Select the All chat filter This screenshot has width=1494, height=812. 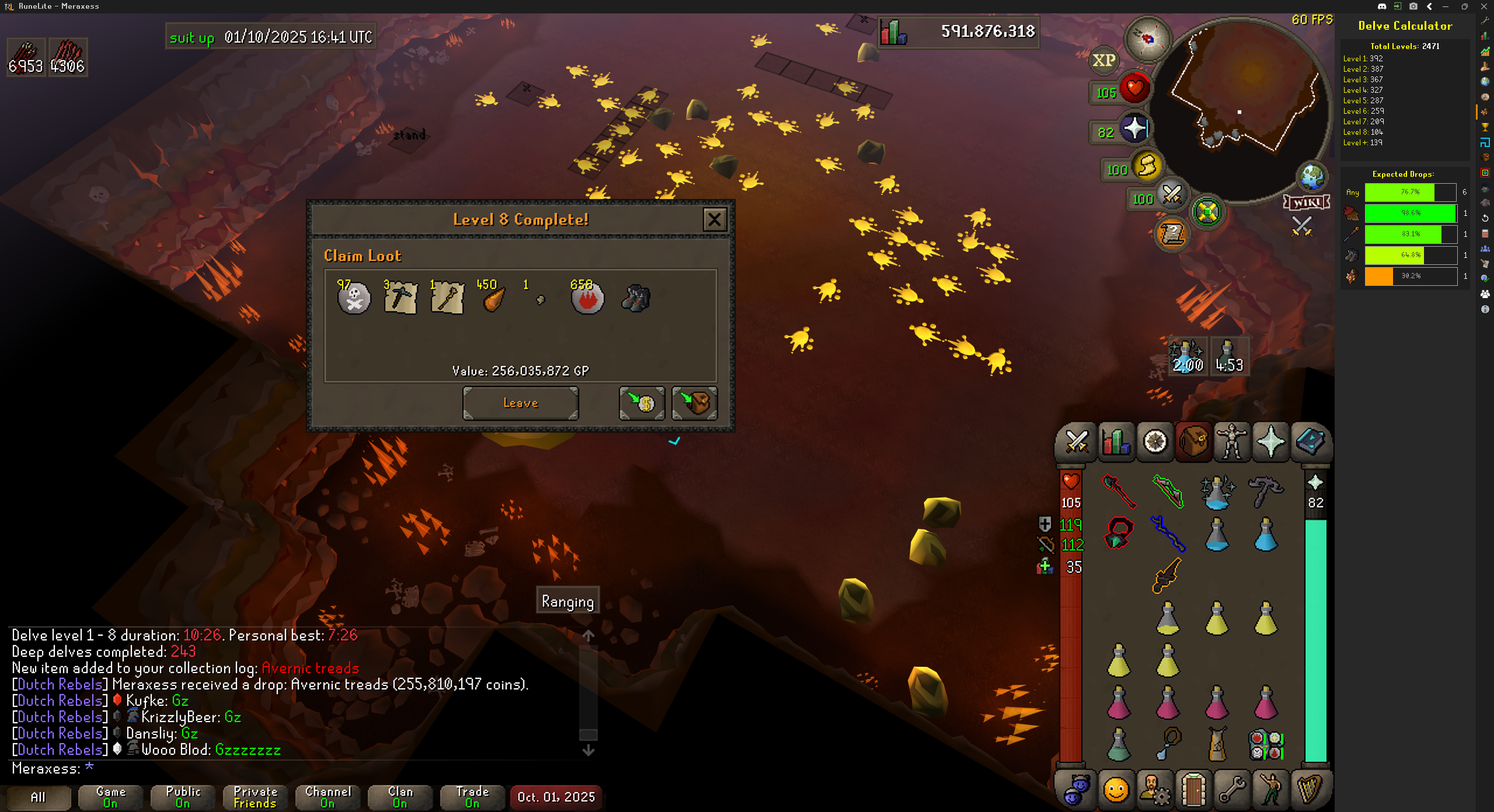coord(38,797)
